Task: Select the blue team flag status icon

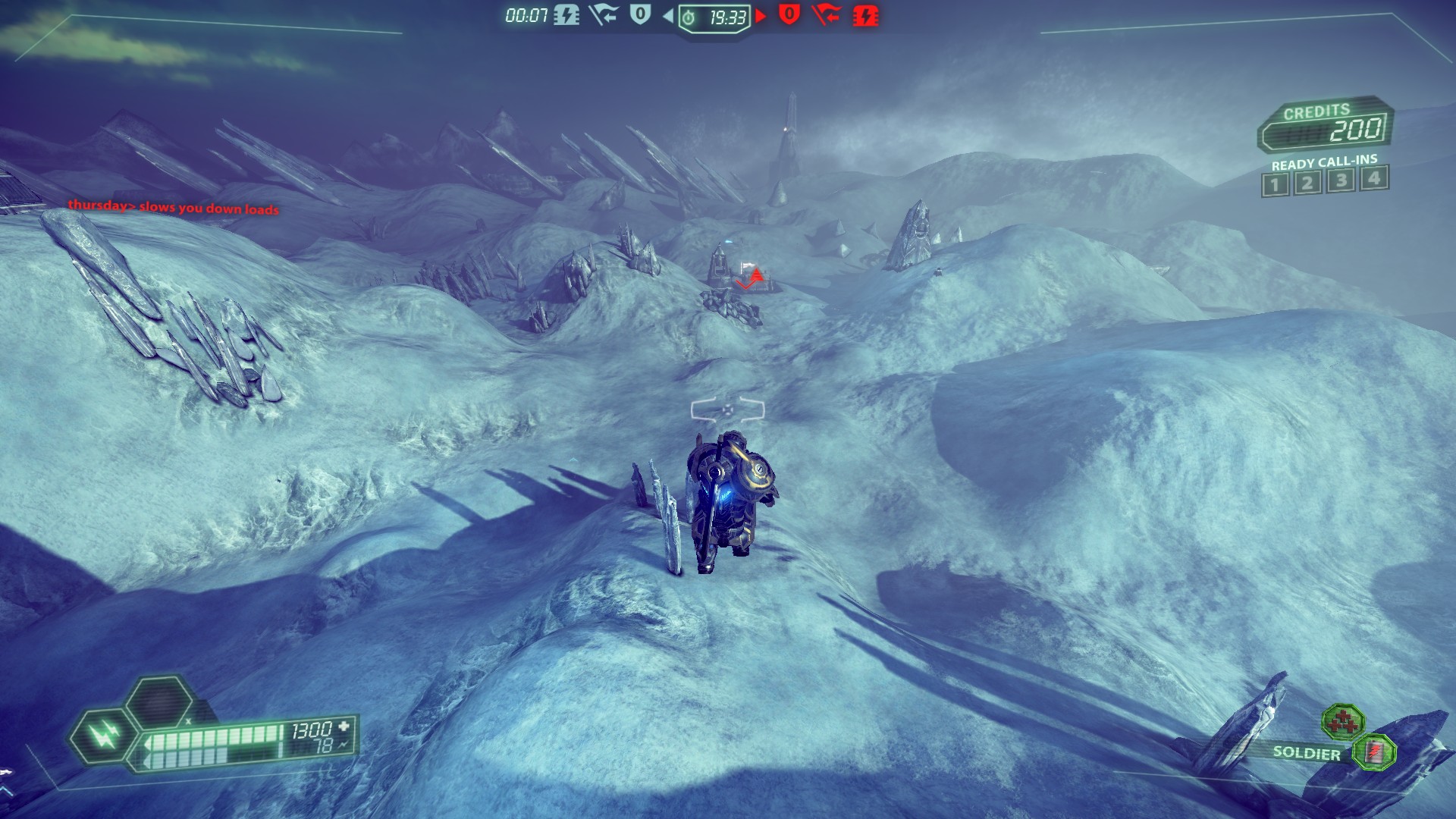Action: [x=603, y=14]
